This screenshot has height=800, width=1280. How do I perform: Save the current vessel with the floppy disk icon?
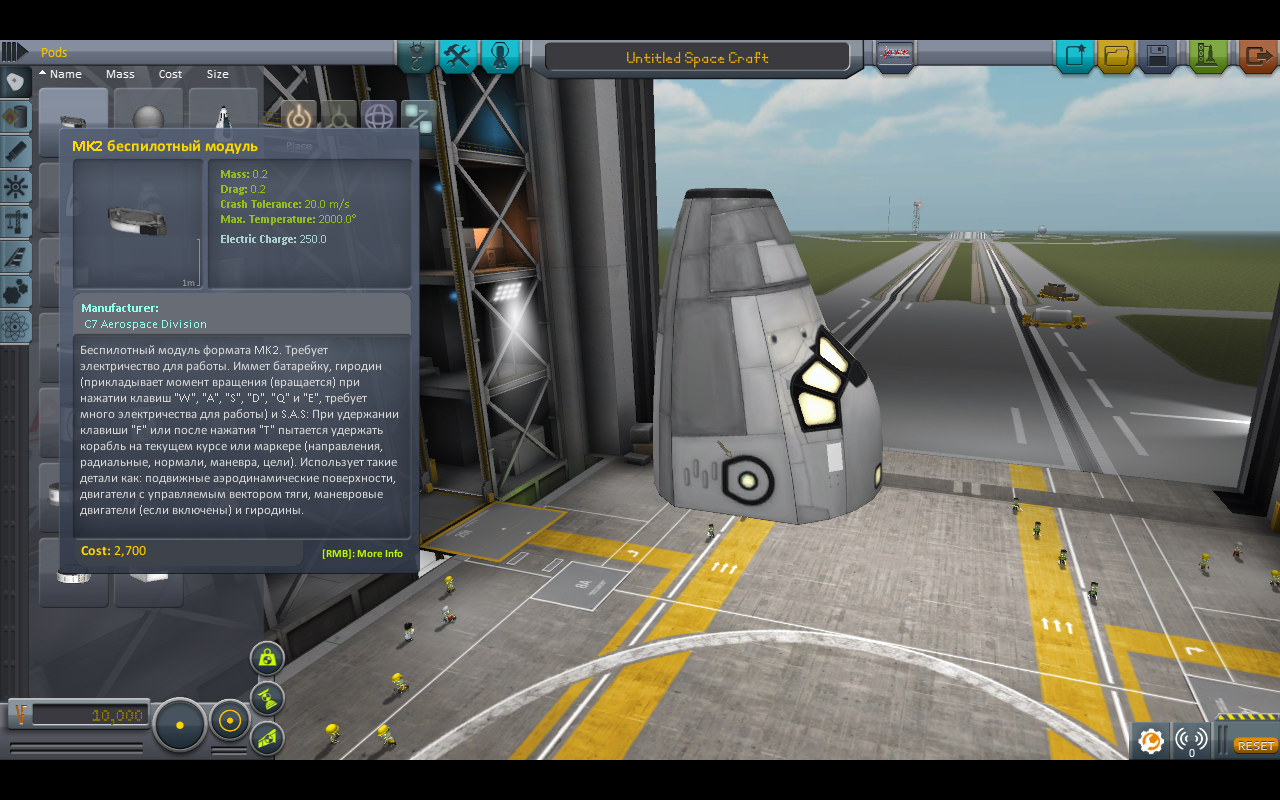pos(1158,57)
